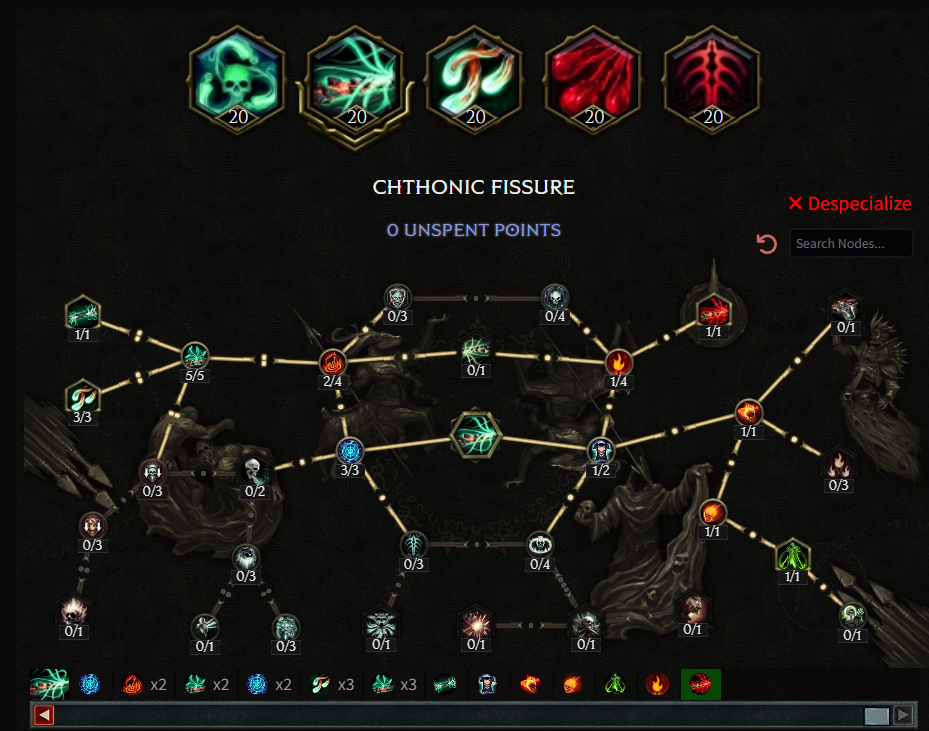Click the red Despecialize button
The height and width of the screenshot is (731, 929).
pyautogui.click(x=850, y=204)
